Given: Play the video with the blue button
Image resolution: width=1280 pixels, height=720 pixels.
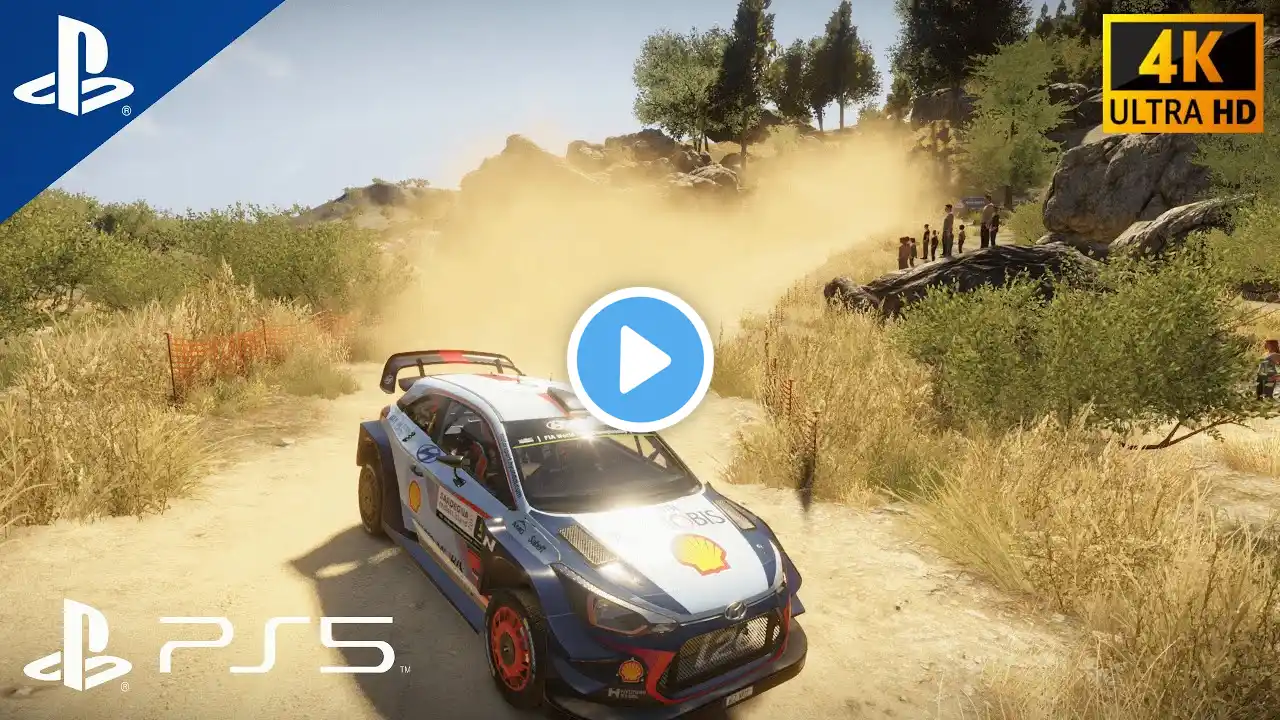Looking at the screenshot, I should [640, 360].
